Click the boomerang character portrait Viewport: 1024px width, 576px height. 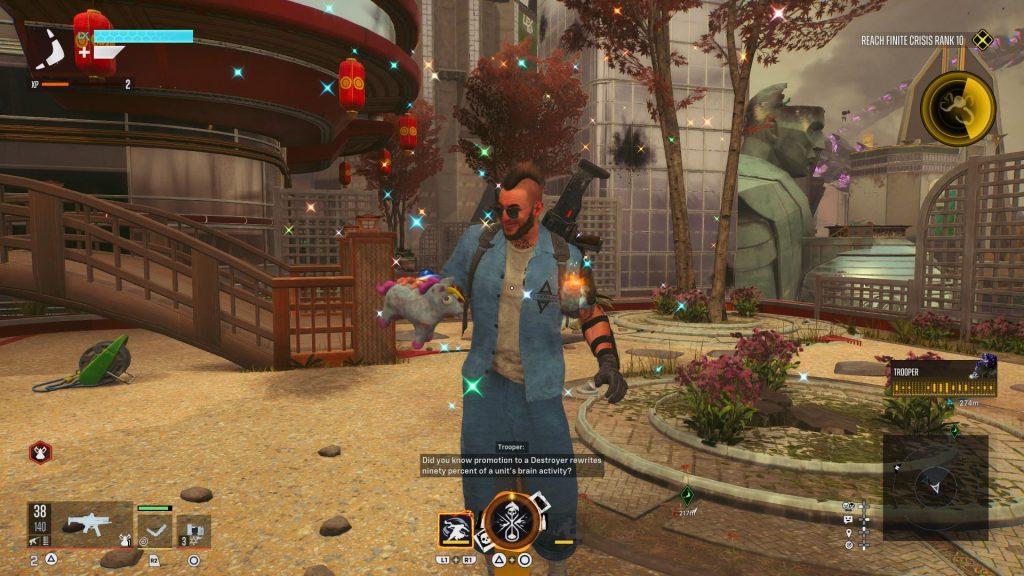point(50,48)
